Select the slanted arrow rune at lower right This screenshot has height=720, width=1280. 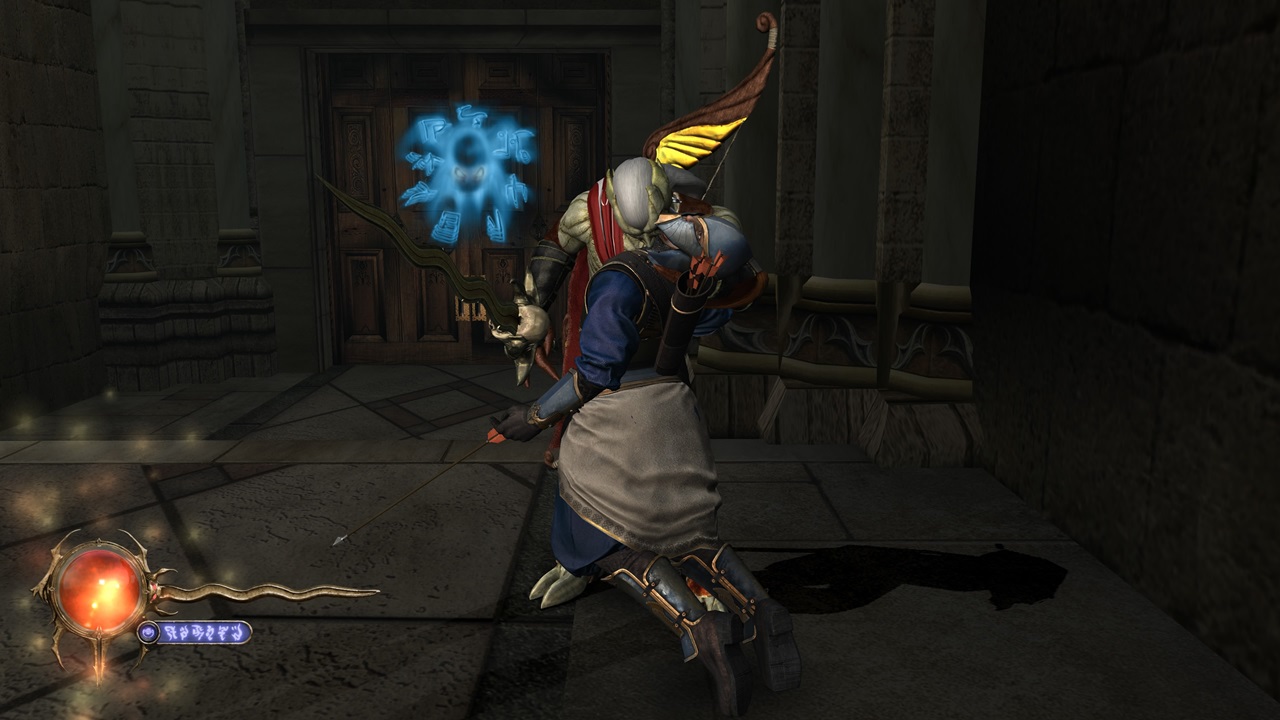click(494, 223)
